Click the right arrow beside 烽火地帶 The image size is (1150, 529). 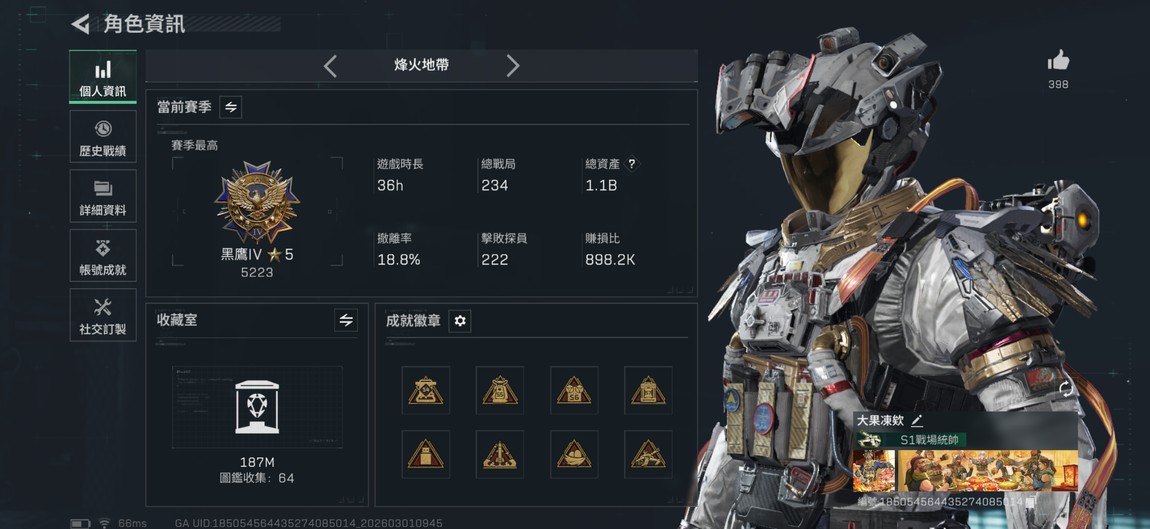513,66
